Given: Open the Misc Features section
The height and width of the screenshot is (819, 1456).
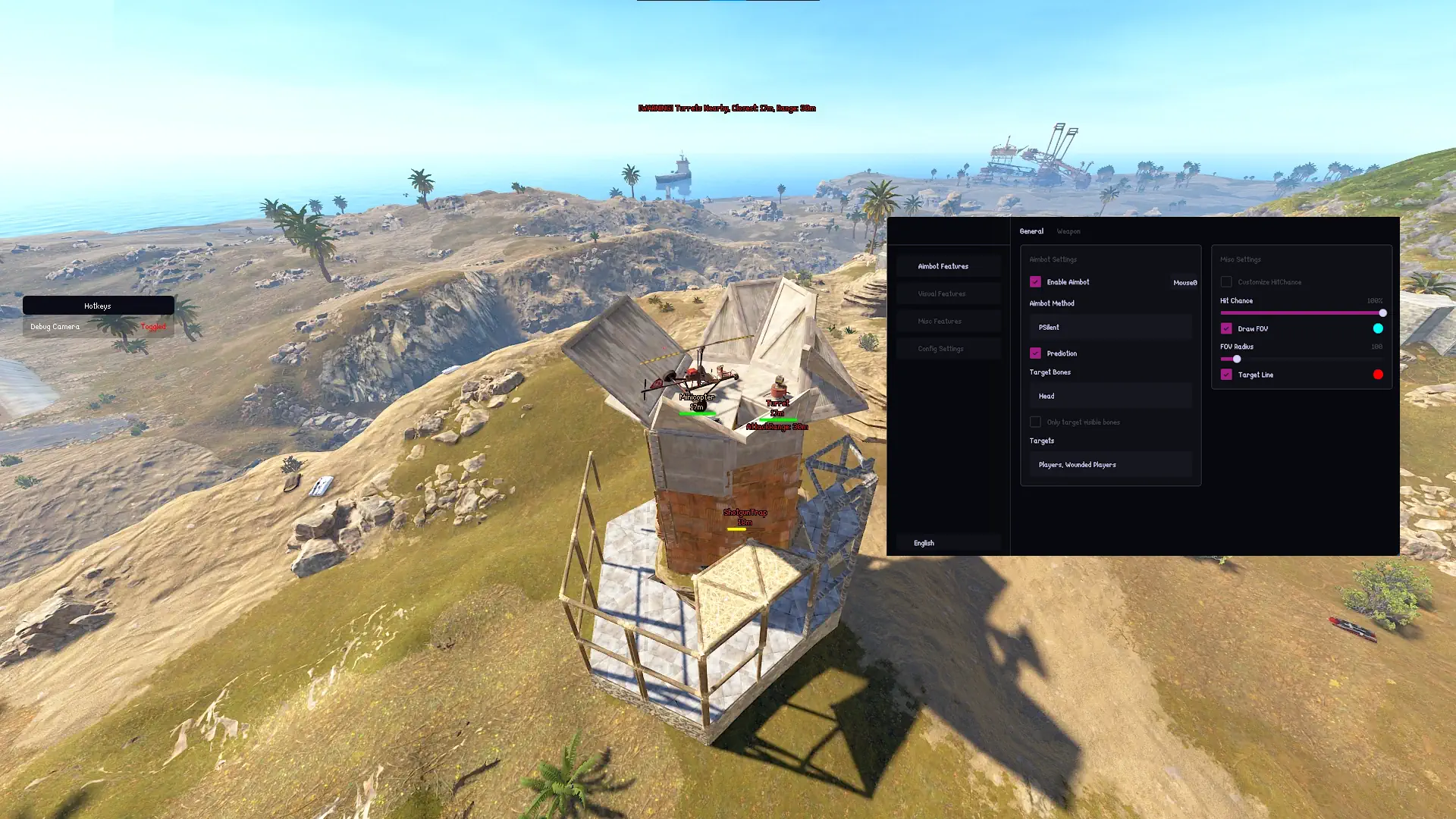Looking at the screenshot, I should click(x=949, y=321).
